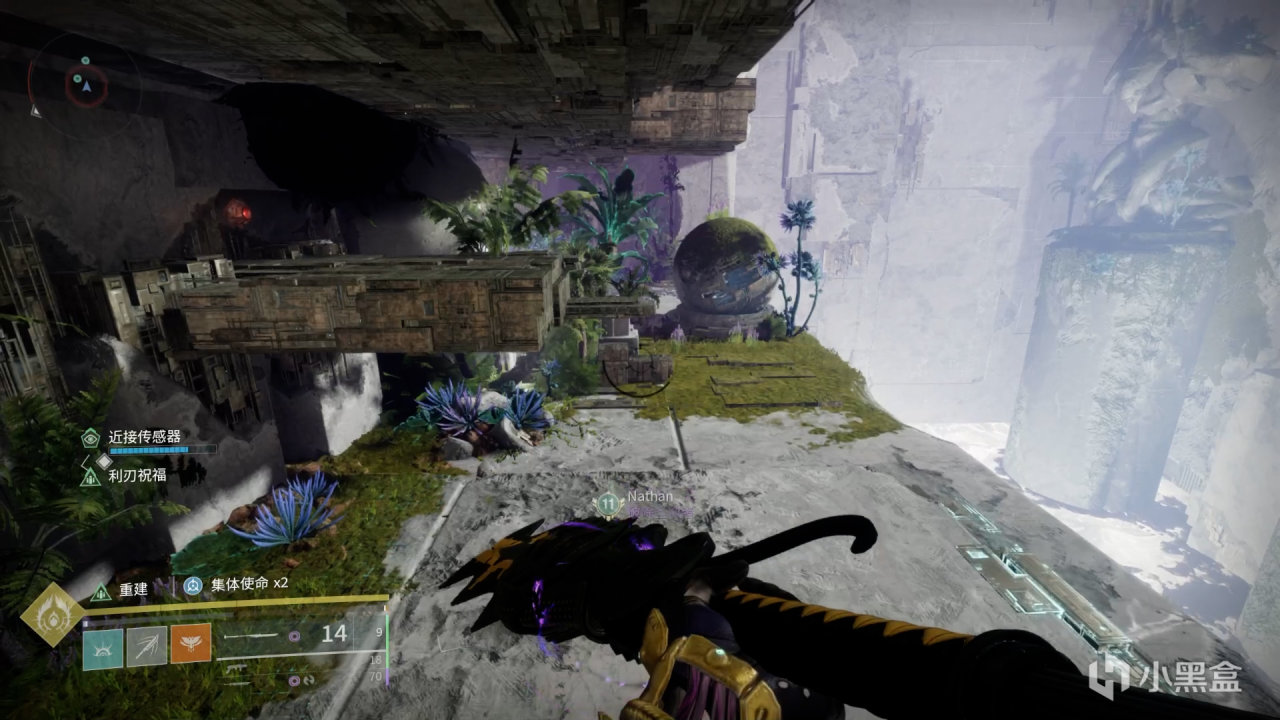Select the 集体使命 x2 buff icon
This screenshot has width=1280, height=720.
(192, 585)
